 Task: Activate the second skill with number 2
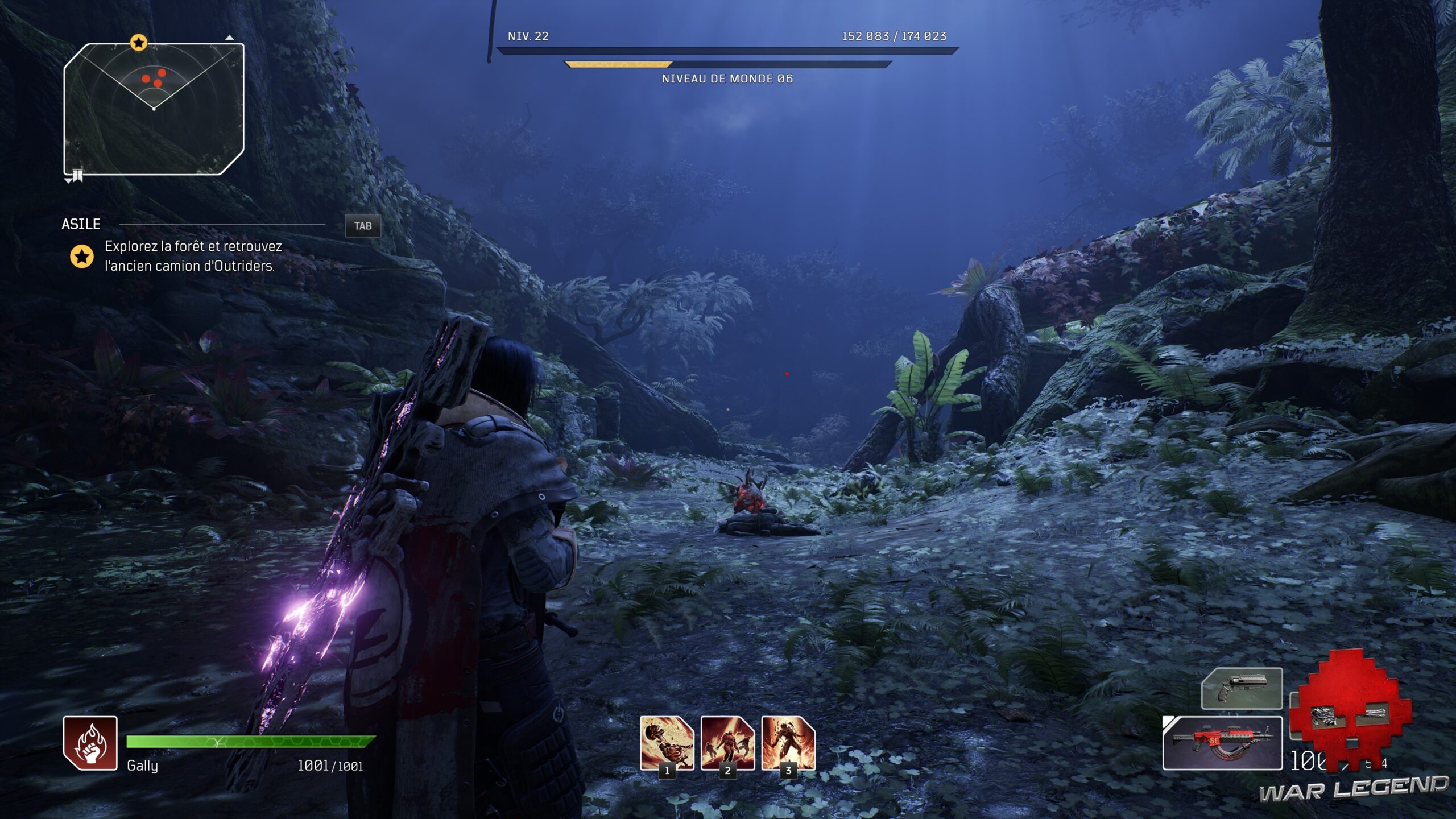click(727, 743)
